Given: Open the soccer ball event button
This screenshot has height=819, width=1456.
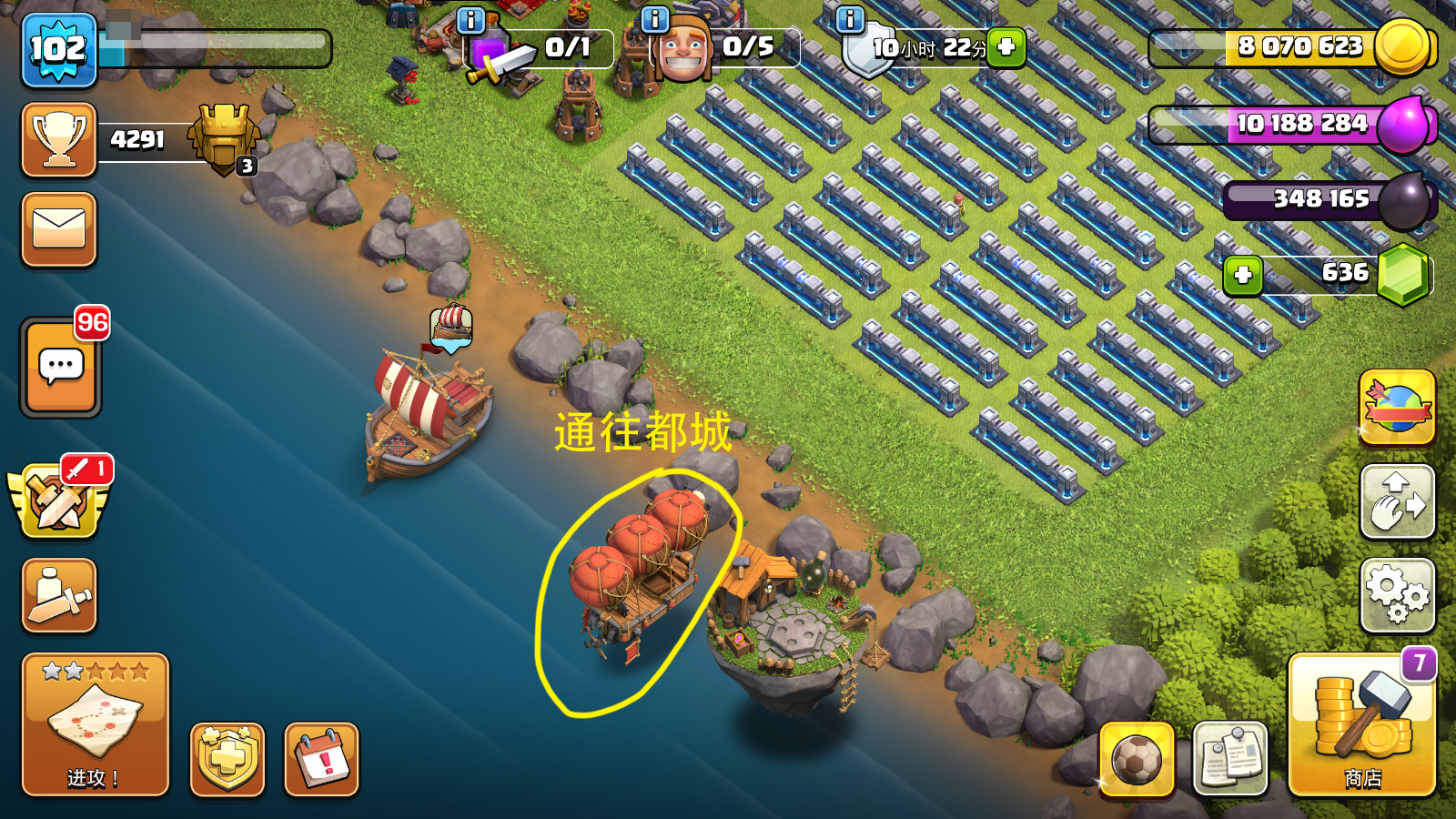Looking at the screenshot, I should [1136, 758].
